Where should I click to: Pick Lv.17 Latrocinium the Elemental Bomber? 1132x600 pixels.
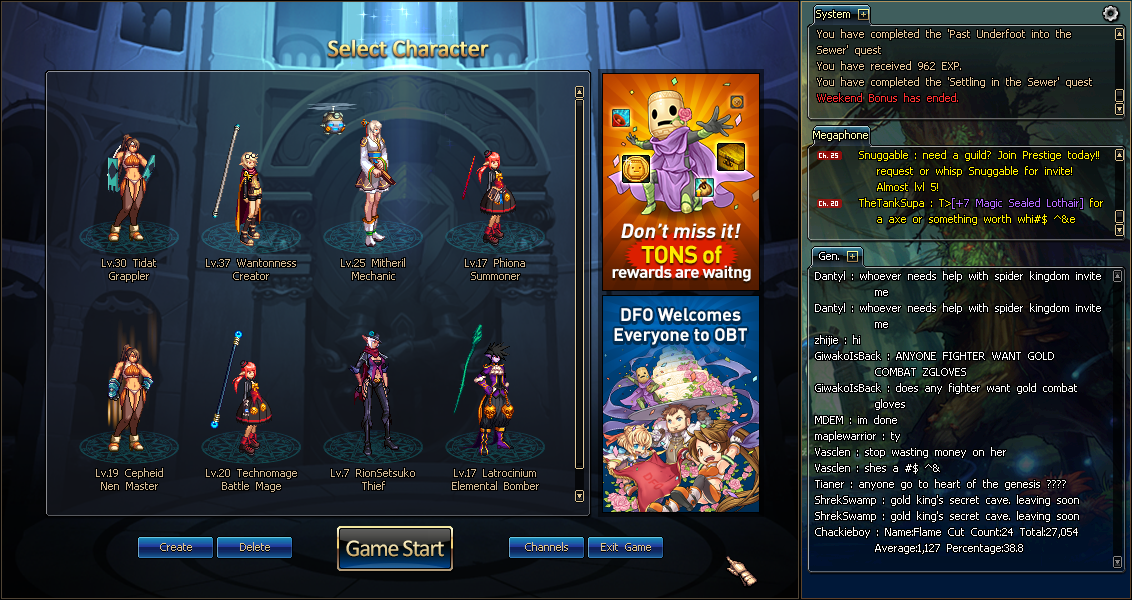(493, 400)
